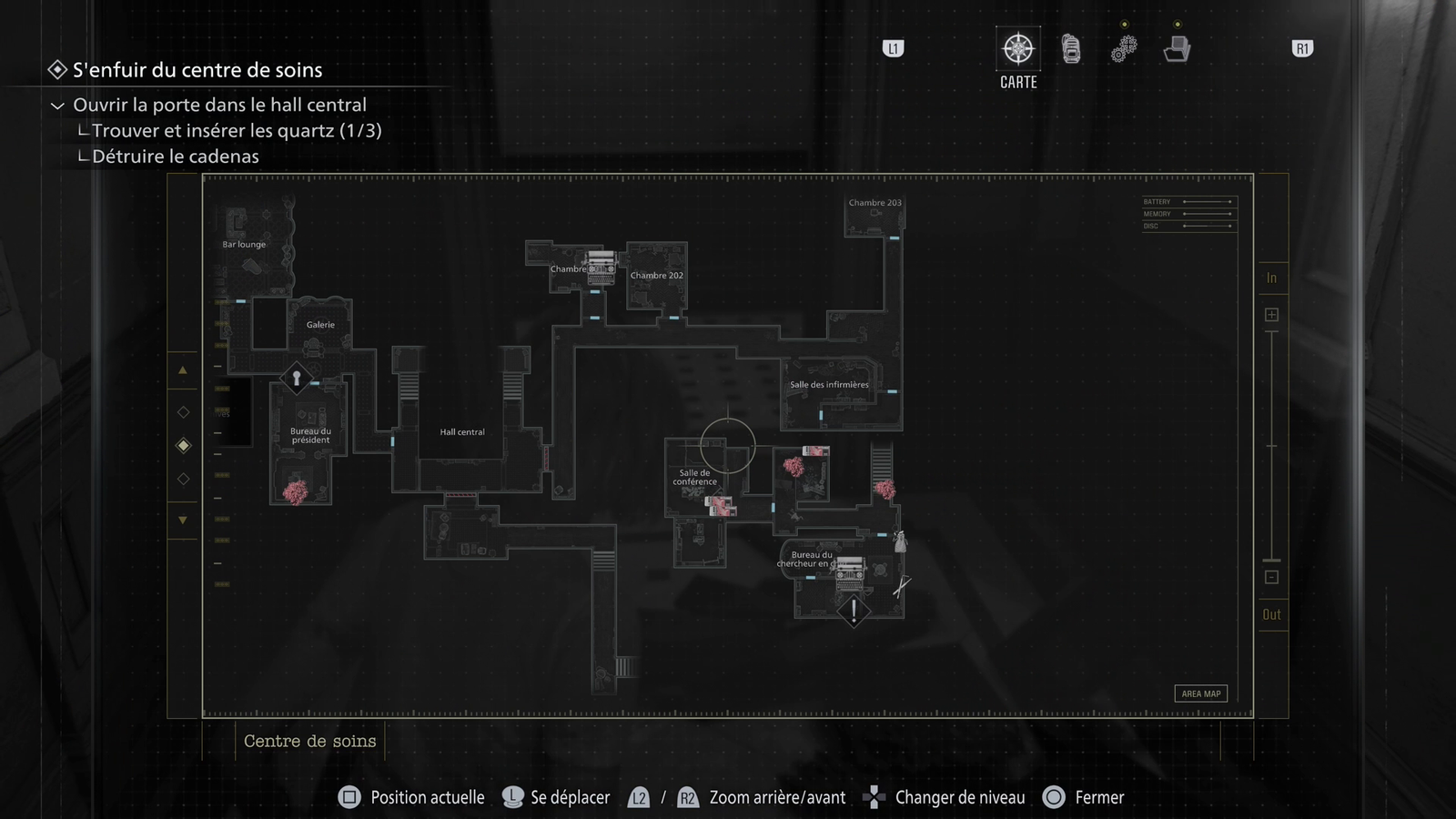Viewport: 1456px width, 819px height.
Task: Click the map zoom-in plus button
Action: [x=1271, y=315]
